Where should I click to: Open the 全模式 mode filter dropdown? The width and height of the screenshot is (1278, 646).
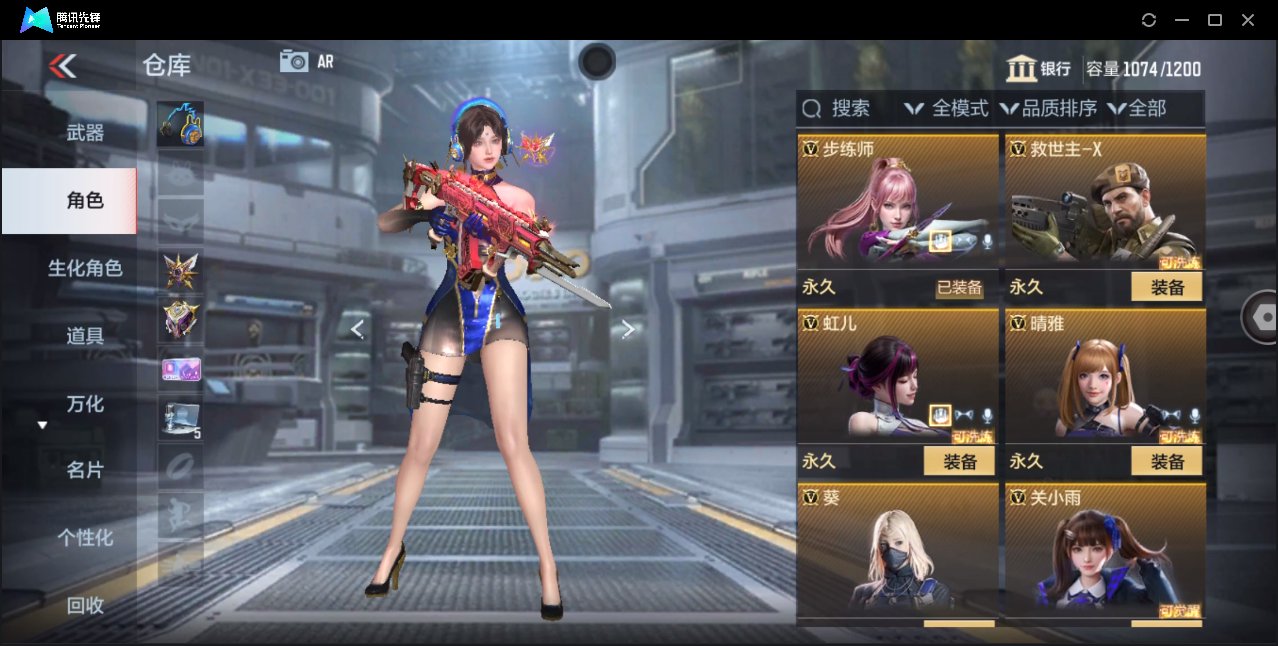(946, 108)
